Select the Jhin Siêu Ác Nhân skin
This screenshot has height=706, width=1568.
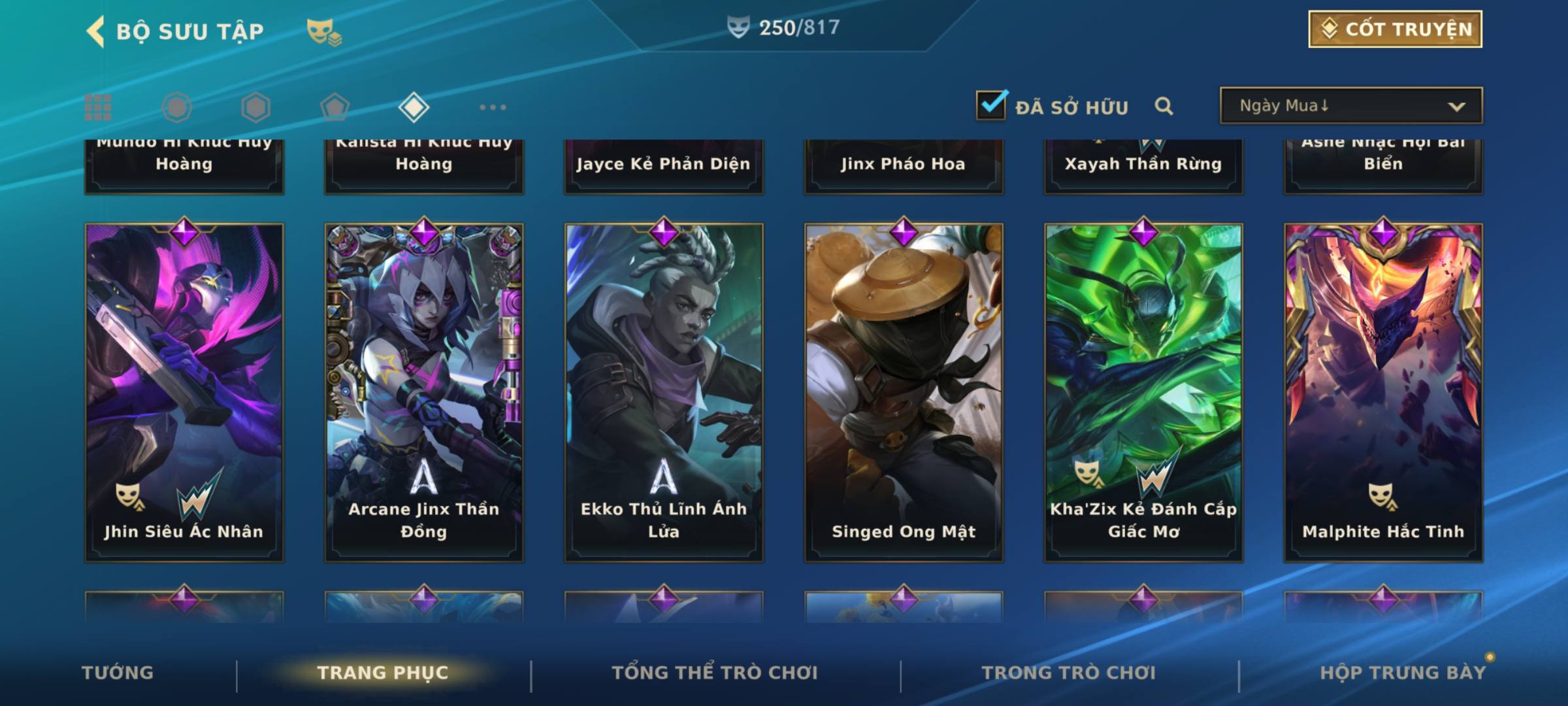click(184, 392)
